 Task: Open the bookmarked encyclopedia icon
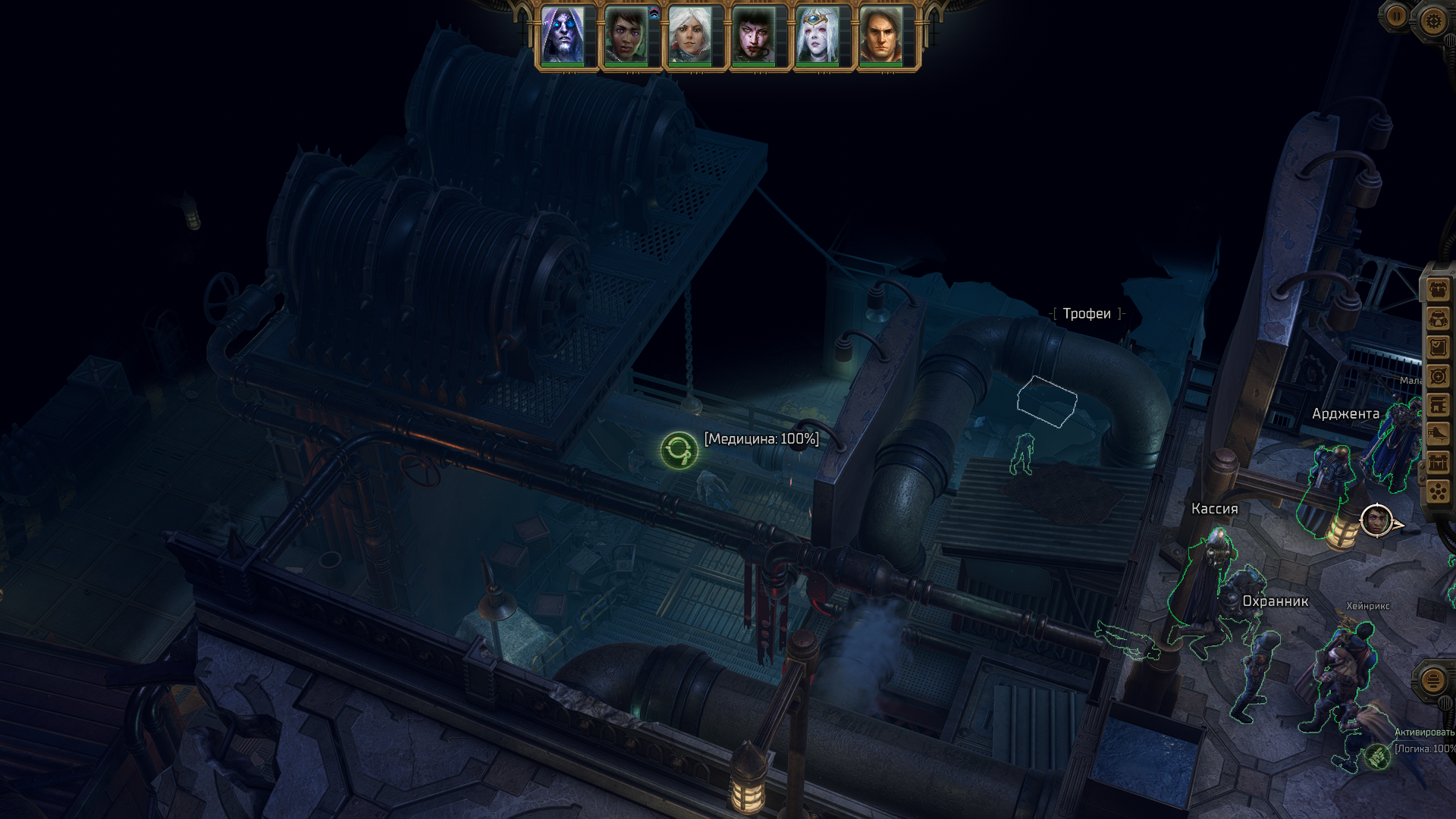click(x=1438, y=405)
